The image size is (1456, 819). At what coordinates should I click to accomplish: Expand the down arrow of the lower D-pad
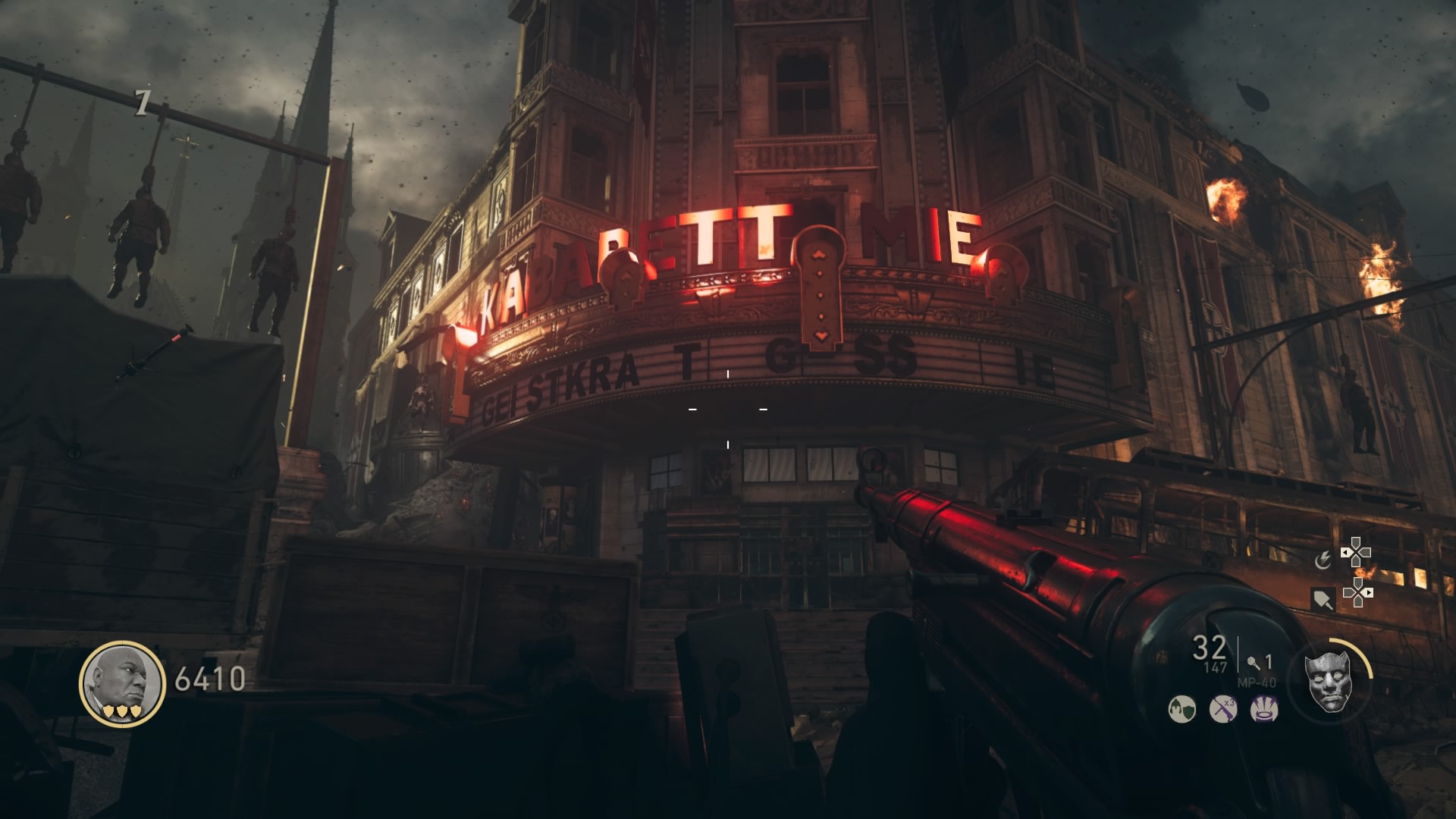click(1357, 604)
